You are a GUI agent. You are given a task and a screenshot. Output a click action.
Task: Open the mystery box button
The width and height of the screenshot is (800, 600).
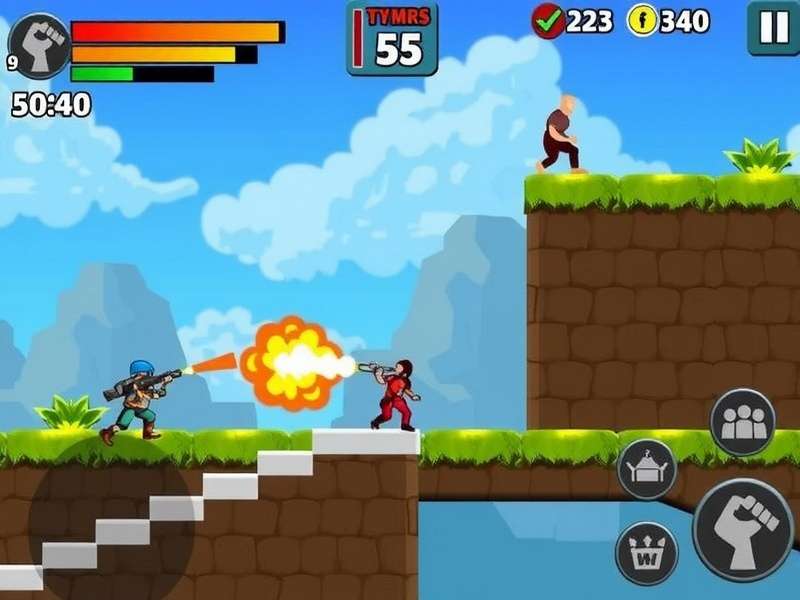tap(646, 469)
